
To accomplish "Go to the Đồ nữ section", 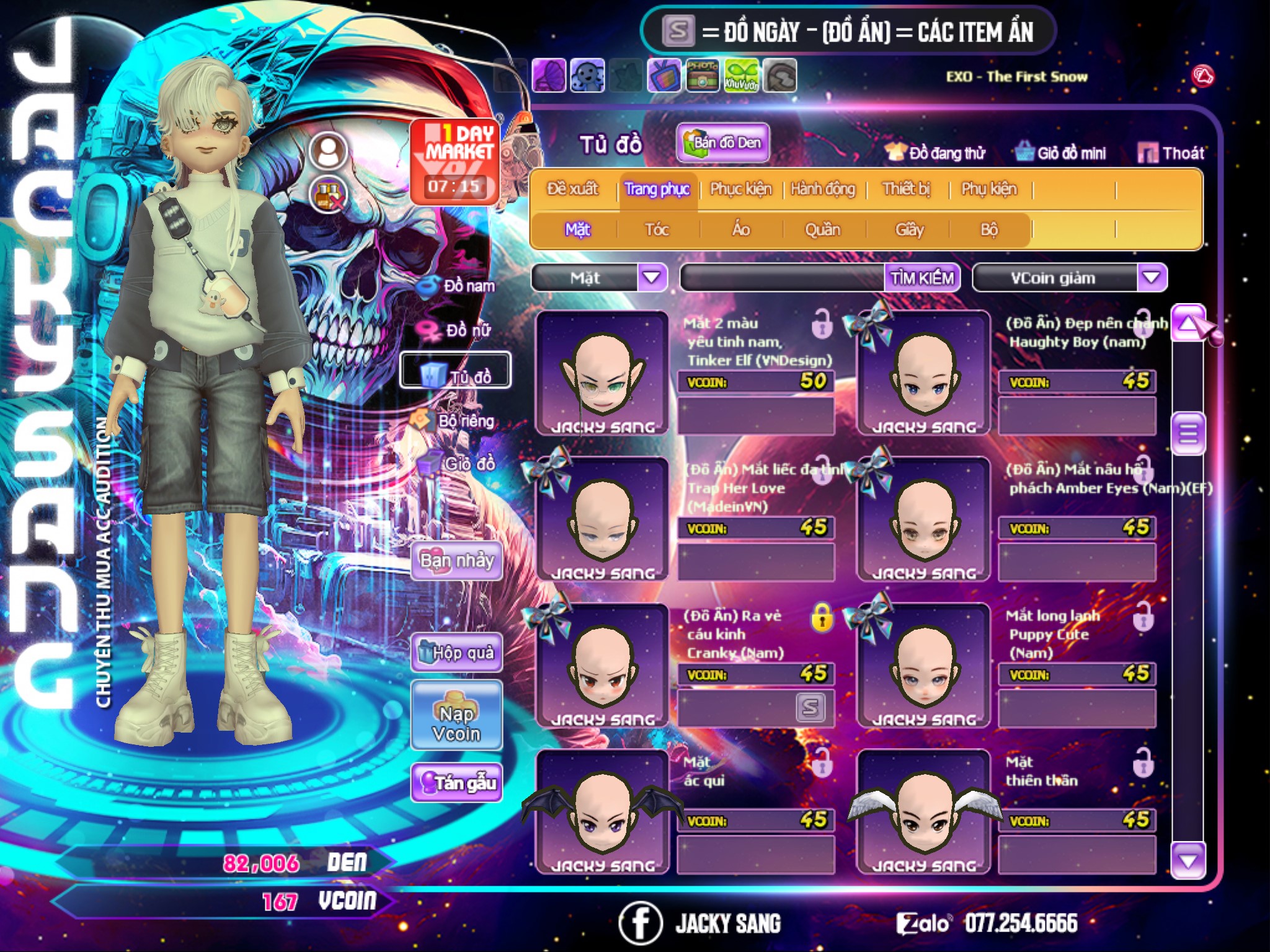I will (459, 330).
